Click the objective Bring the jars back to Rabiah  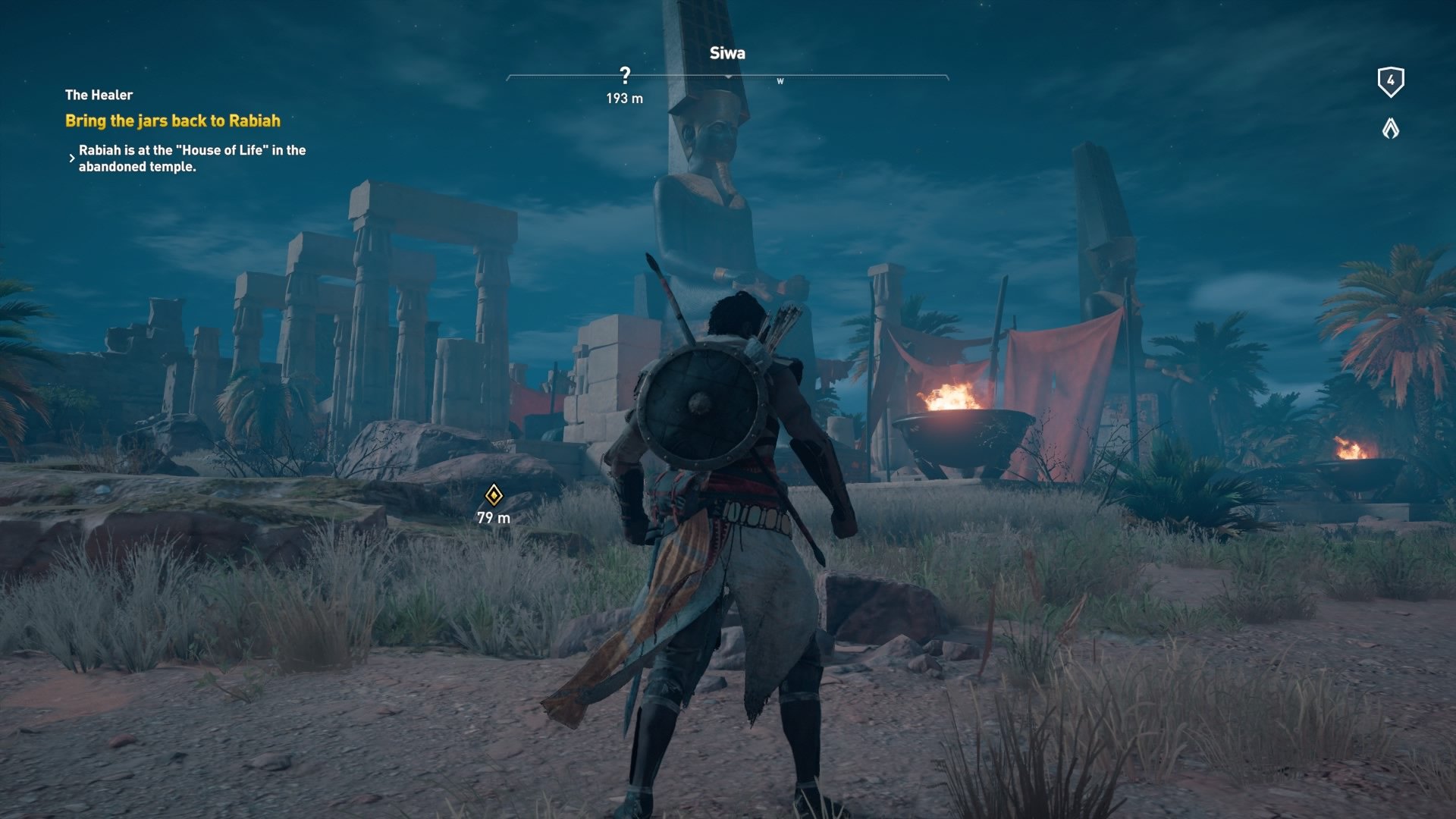point(173,120)
